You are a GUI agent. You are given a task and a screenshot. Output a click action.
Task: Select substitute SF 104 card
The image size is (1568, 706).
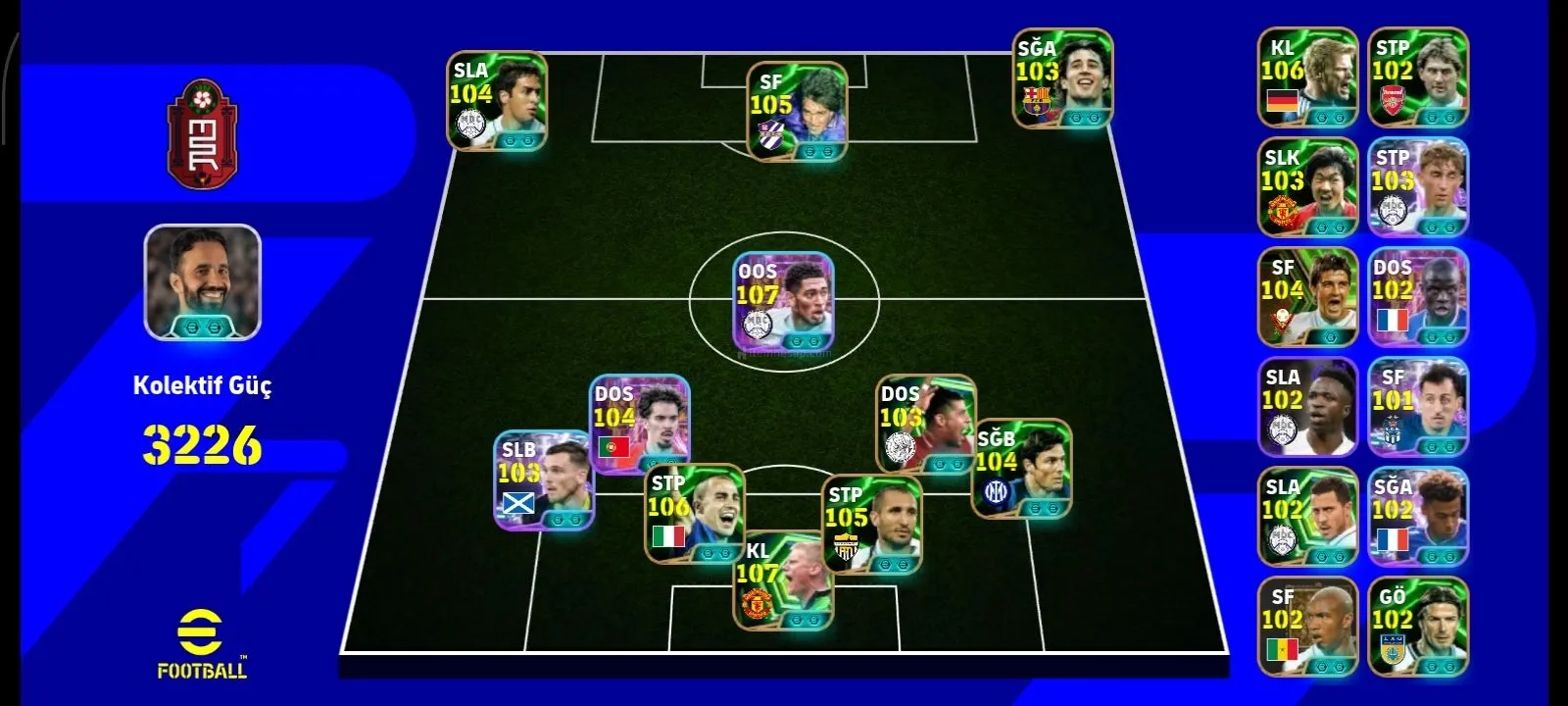pos(1307,298)
